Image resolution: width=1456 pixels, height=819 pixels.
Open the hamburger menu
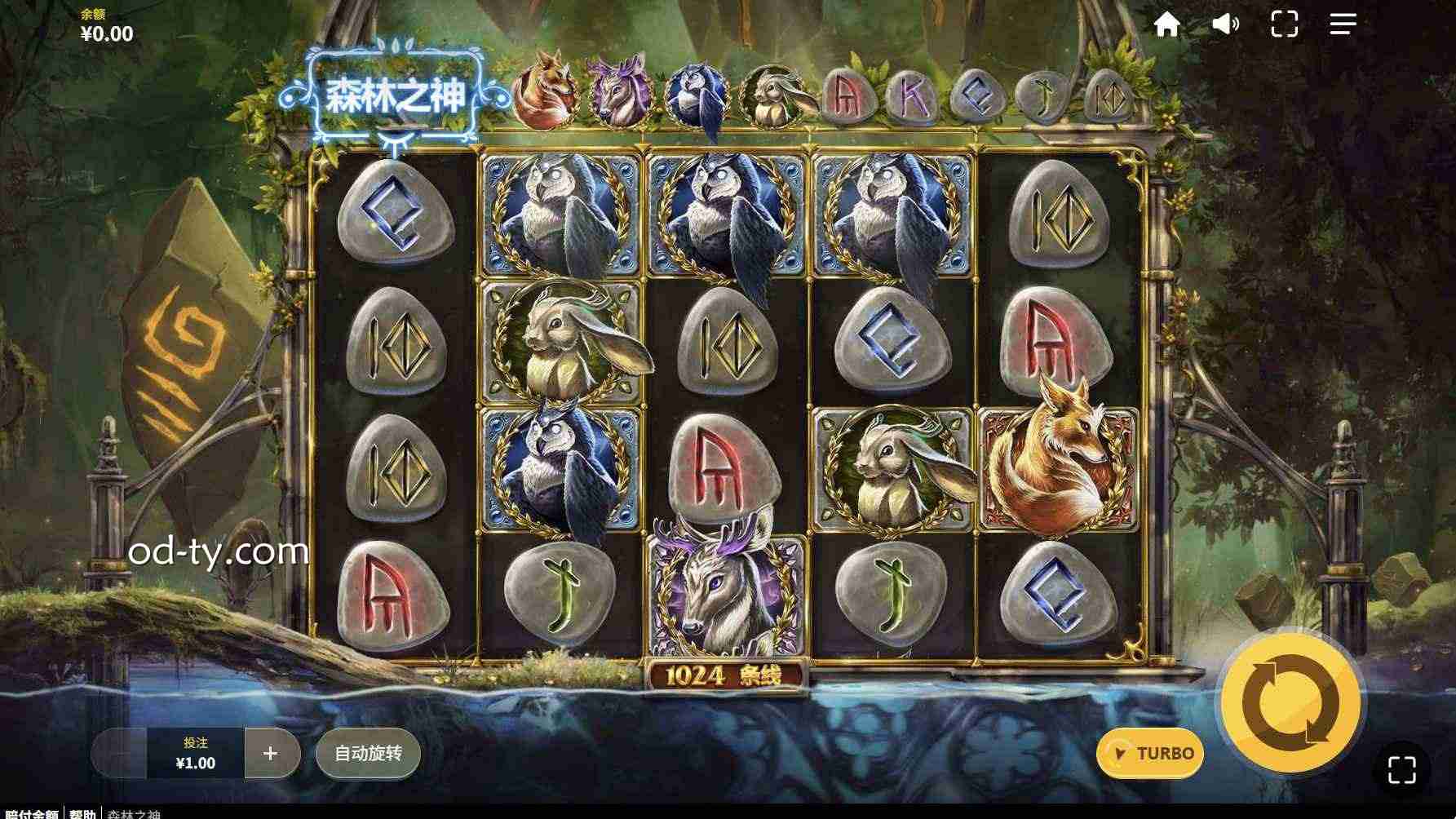point(1343,25)
